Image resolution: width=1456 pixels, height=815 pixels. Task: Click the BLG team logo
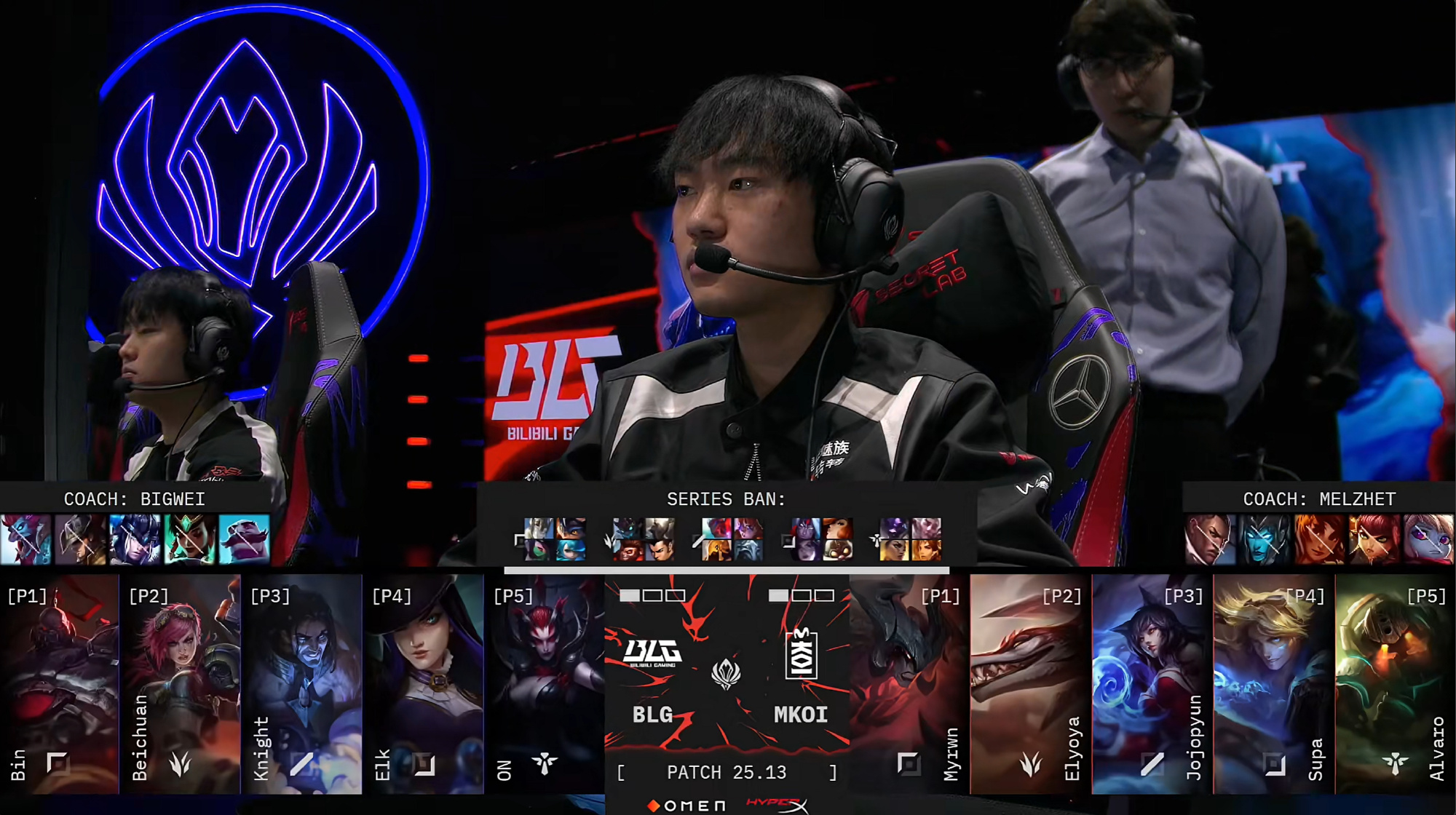(x=653, y=653)
